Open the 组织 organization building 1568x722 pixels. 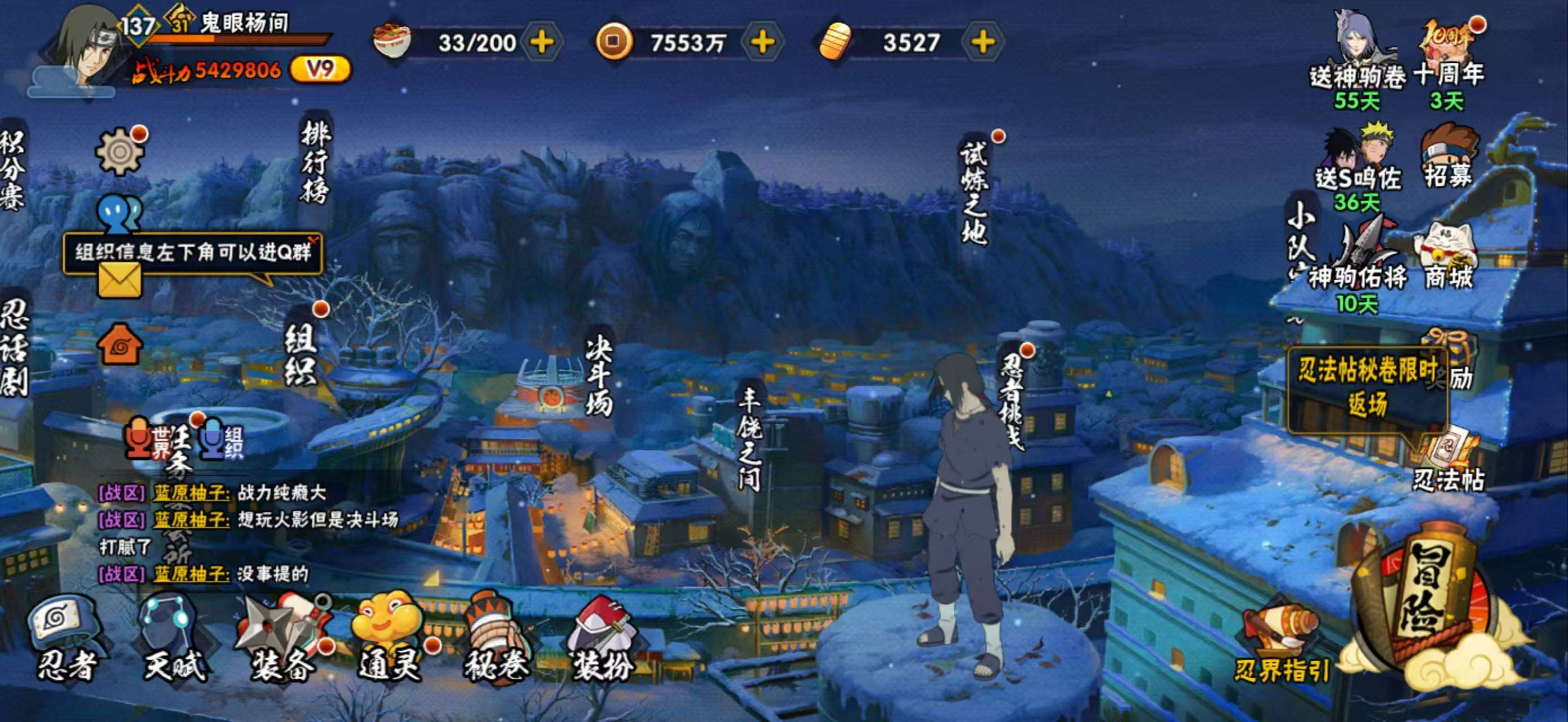click(301, 355)
